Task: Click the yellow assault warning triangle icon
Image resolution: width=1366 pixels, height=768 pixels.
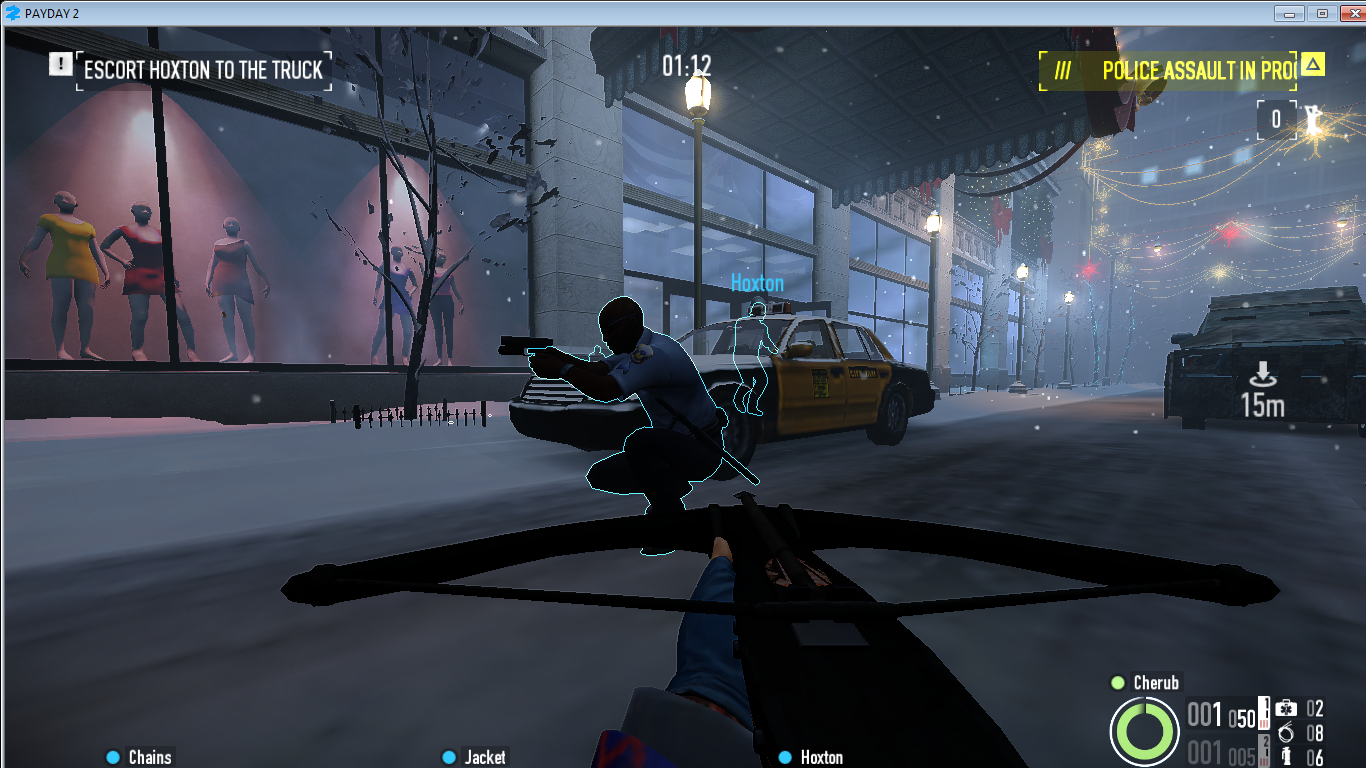Action: pos(1313,66)
